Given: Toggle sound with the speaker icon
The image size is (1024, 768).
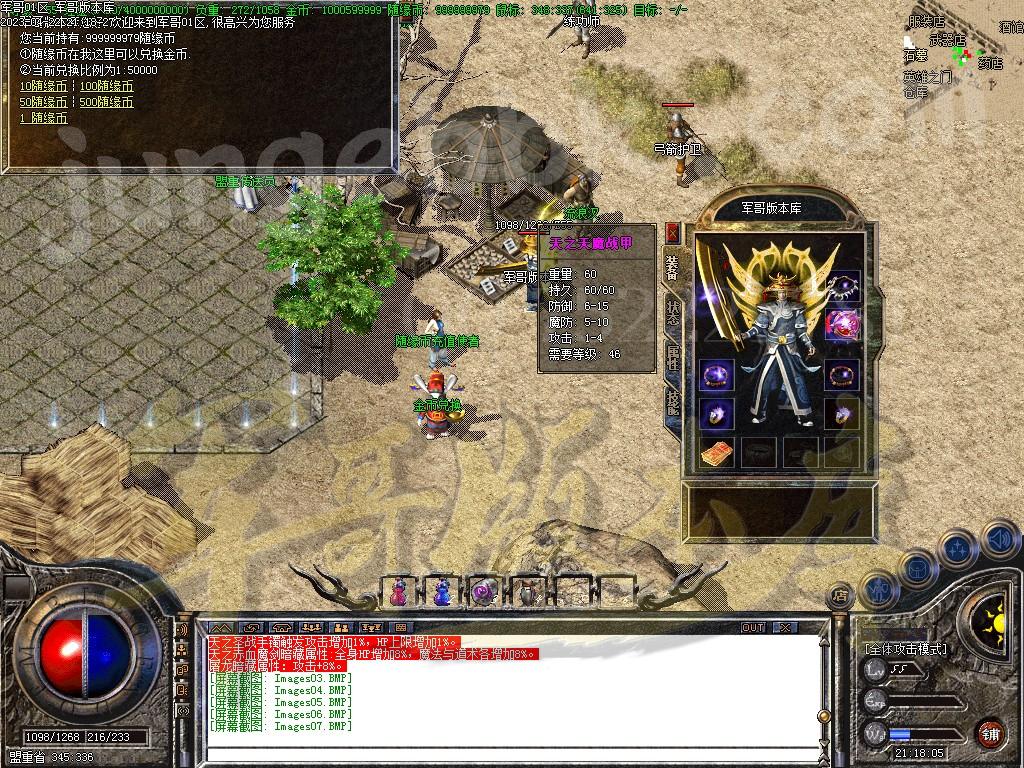Looking at the screenshot, I should [x=999, y=541].
